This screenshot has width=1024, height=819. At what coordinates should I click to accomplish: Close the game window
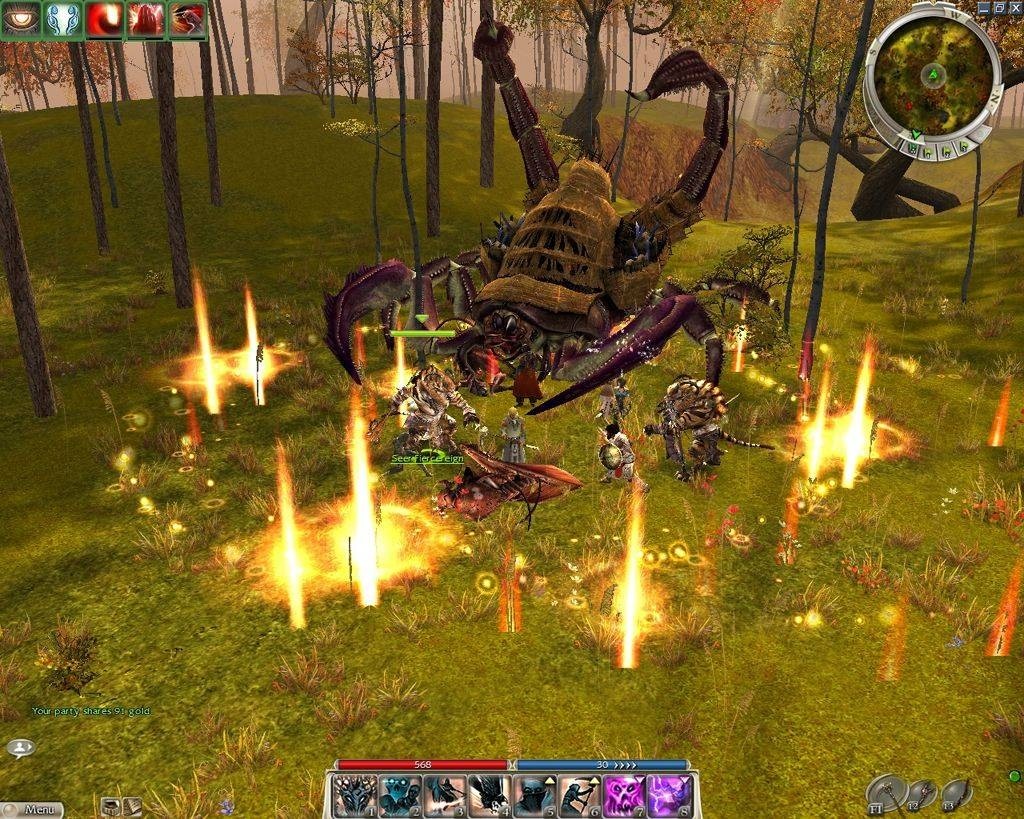click(x=1015, y=7)
